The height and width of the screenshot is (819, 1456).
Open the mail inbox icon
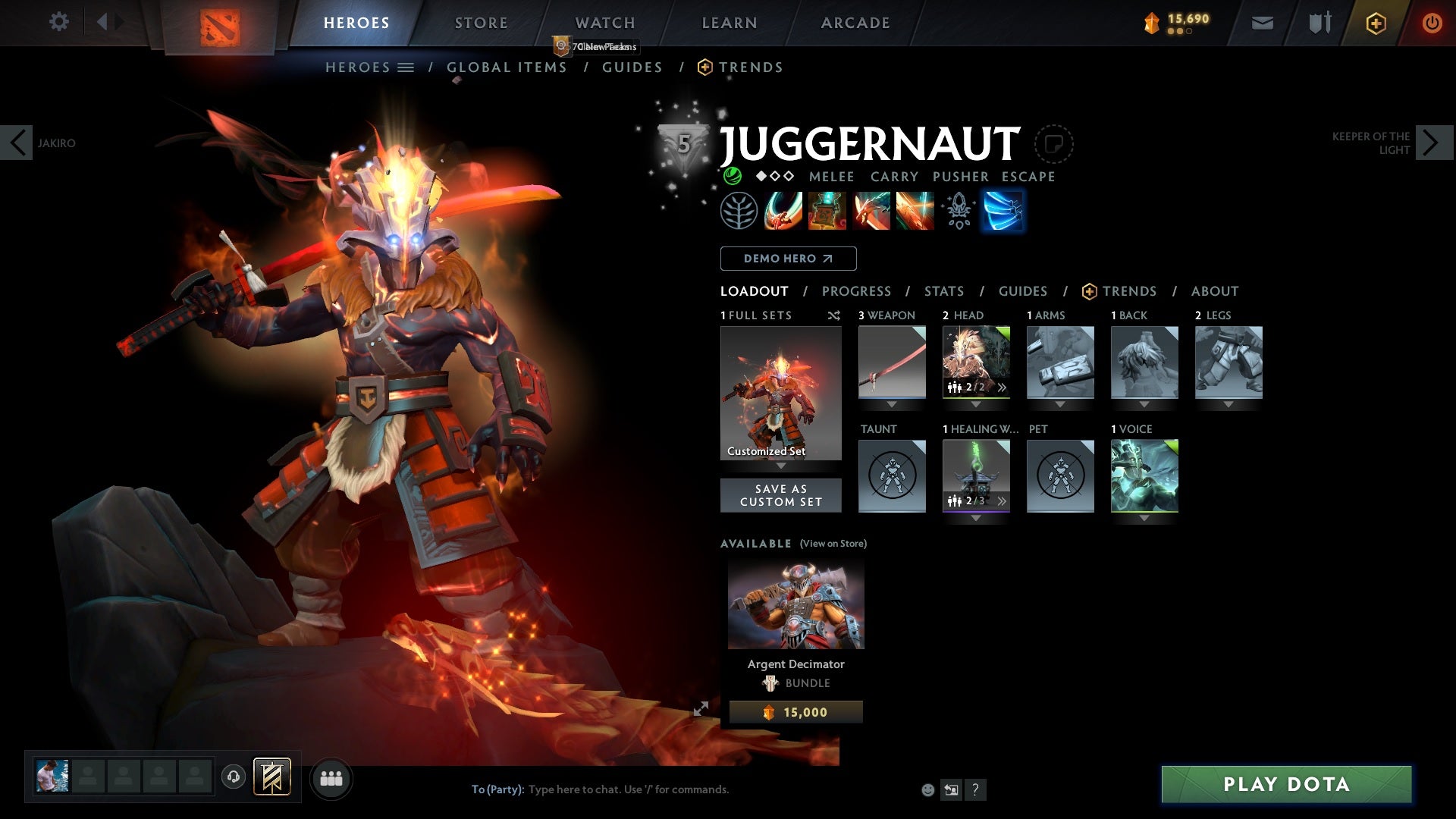tap(1261, 22)
